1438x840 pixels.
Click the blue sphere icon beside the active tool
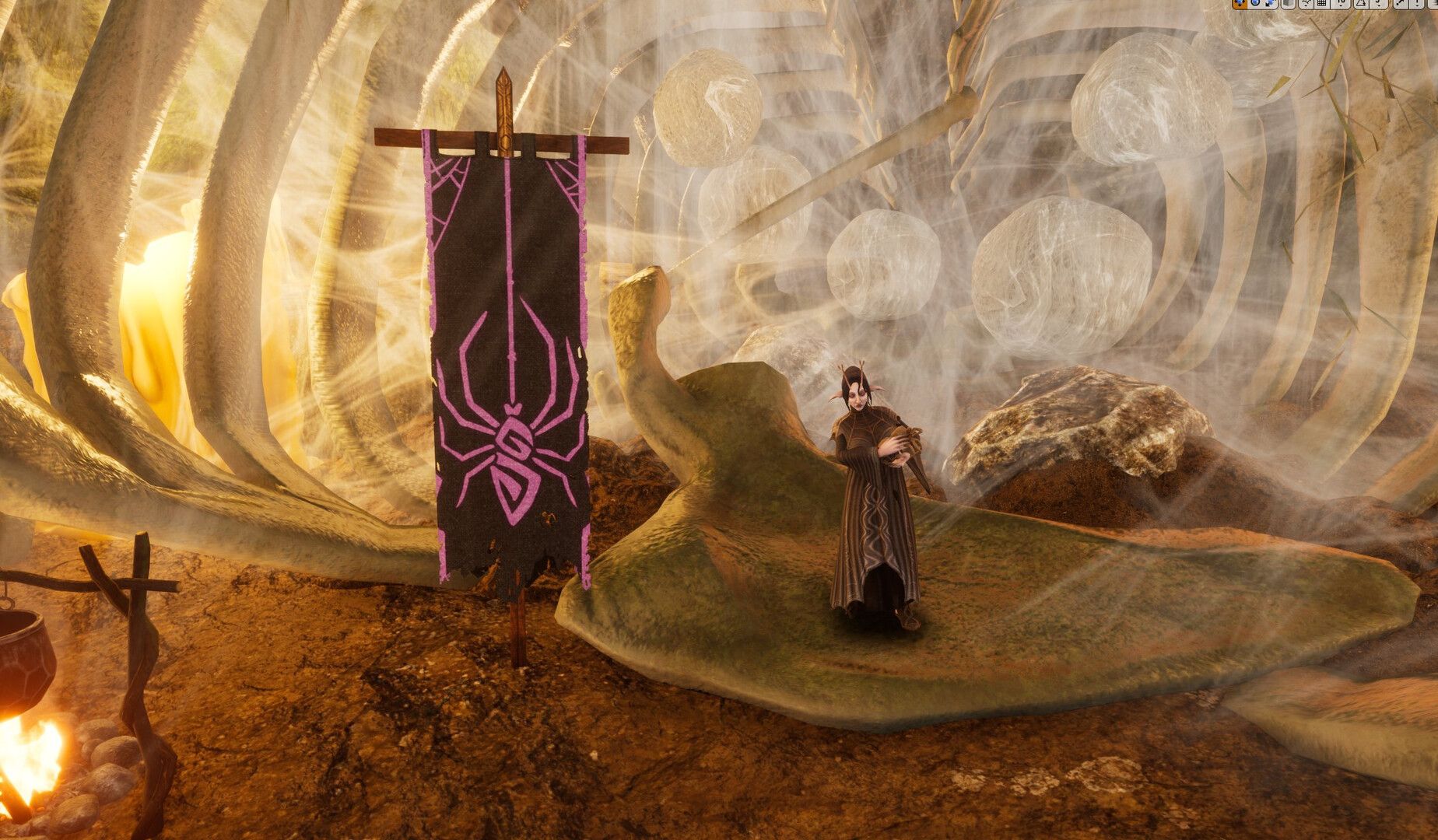(1255, 5)
